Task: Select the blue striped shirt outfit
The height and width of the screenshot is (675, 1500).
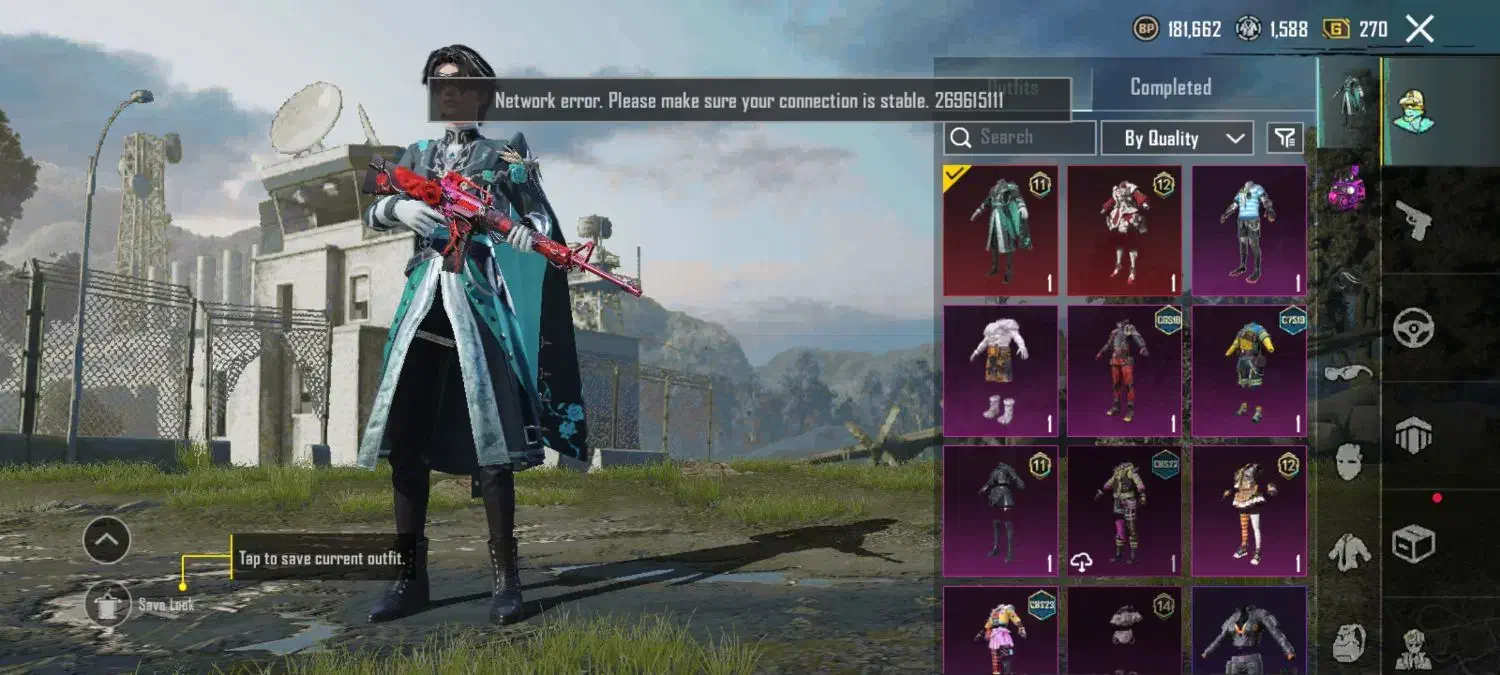Action: coord(1249,230)
